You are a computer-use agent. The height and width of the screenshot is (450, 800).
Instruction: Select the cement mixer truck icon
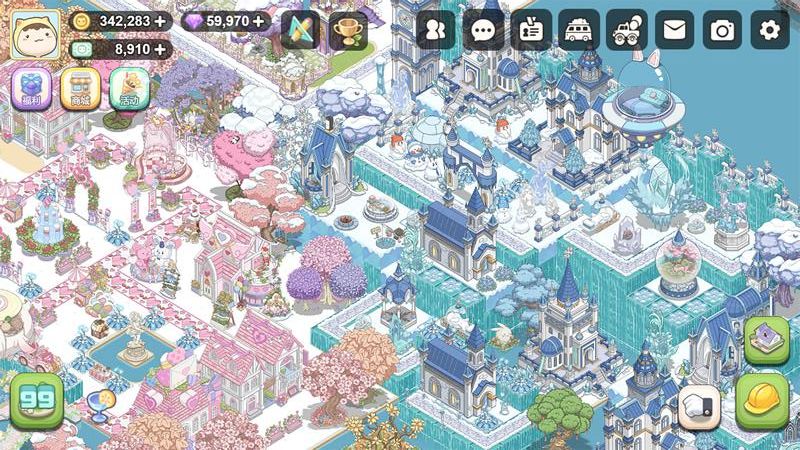point(627,31)
